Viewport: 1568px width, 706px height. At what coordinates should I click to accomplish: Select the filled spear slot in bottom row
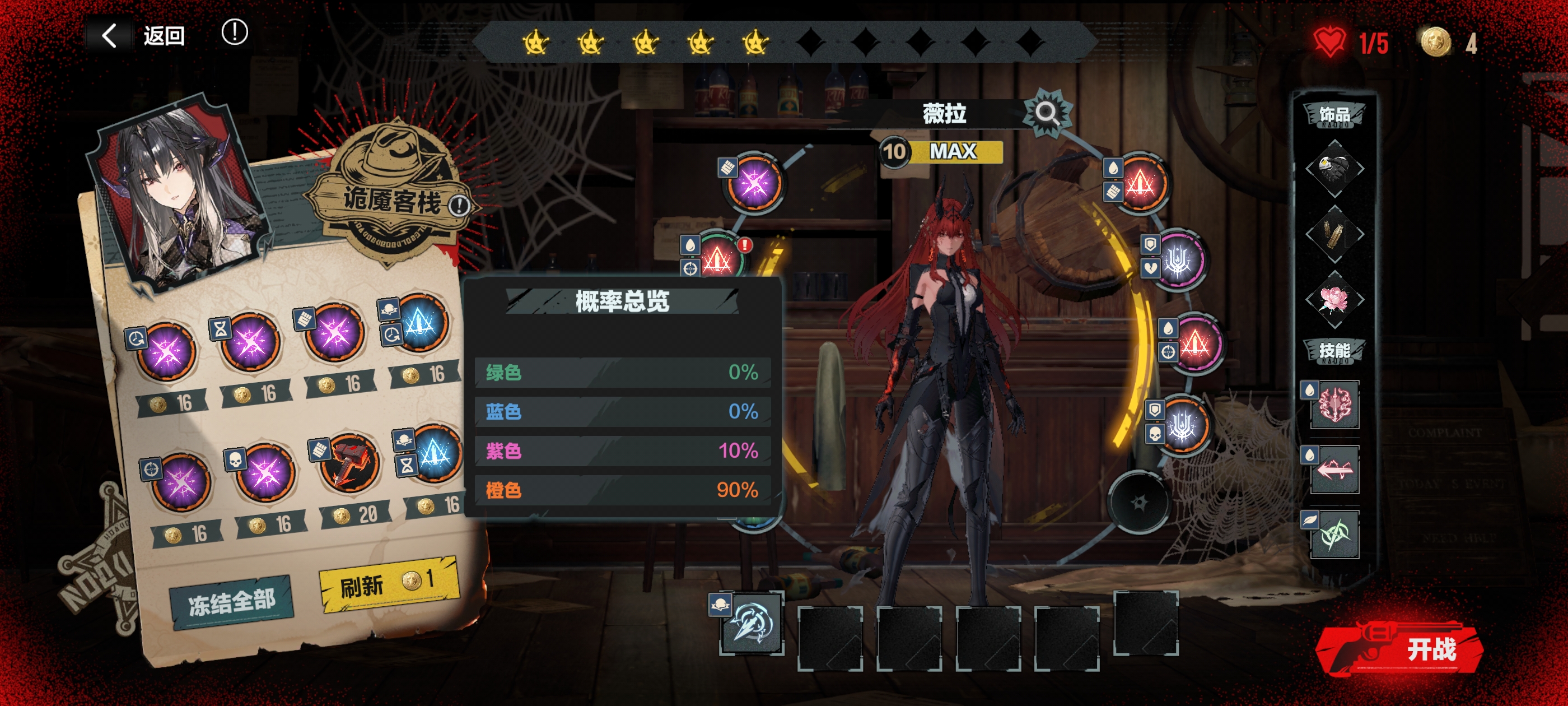coord(752,623)
